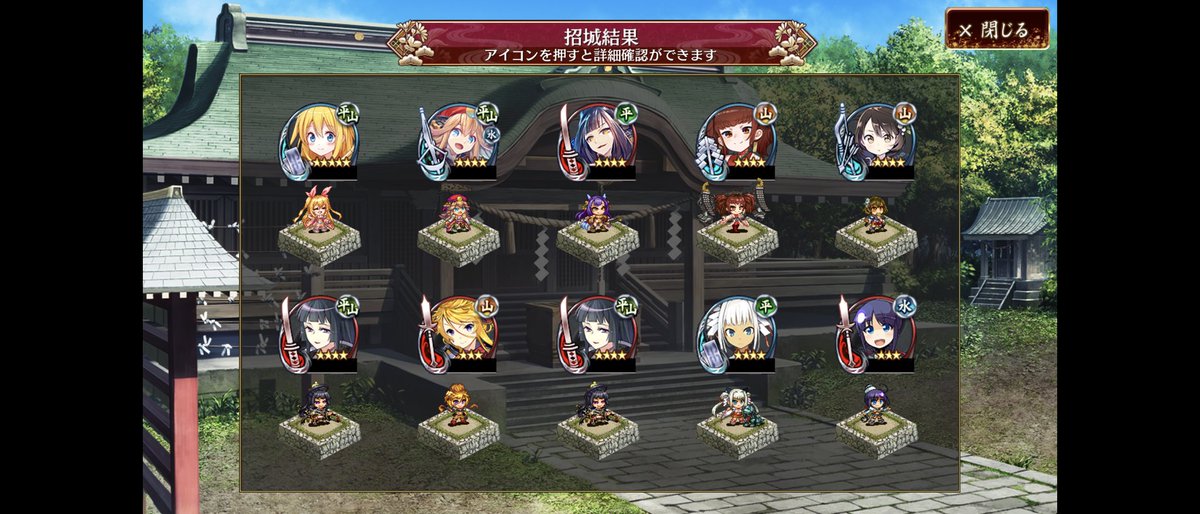The image size is (1200, 514).
Task: Close the summon results screen
Action: (996, 30)
